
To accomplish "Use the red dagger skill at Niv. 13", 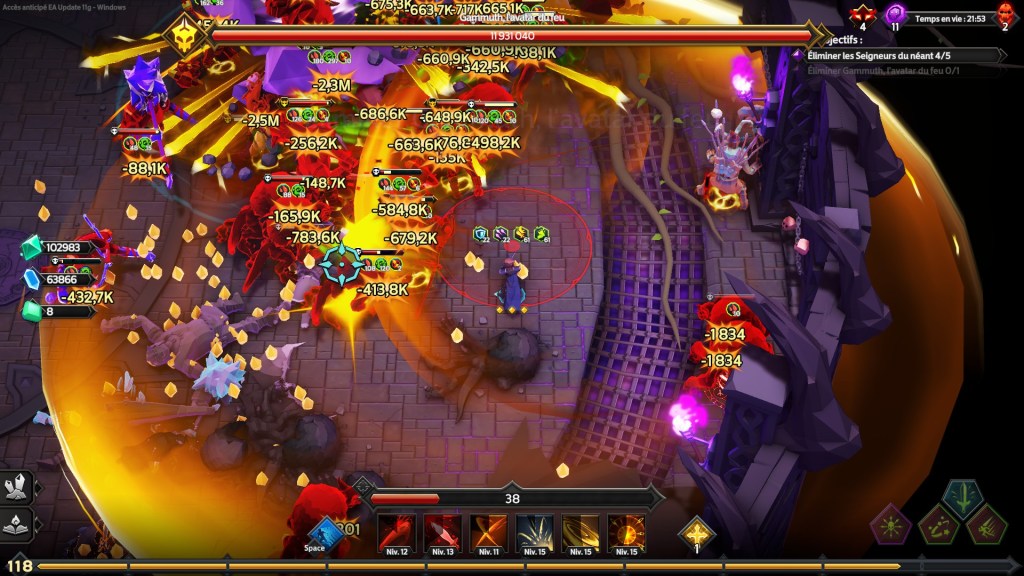I will tap(442, 534).
